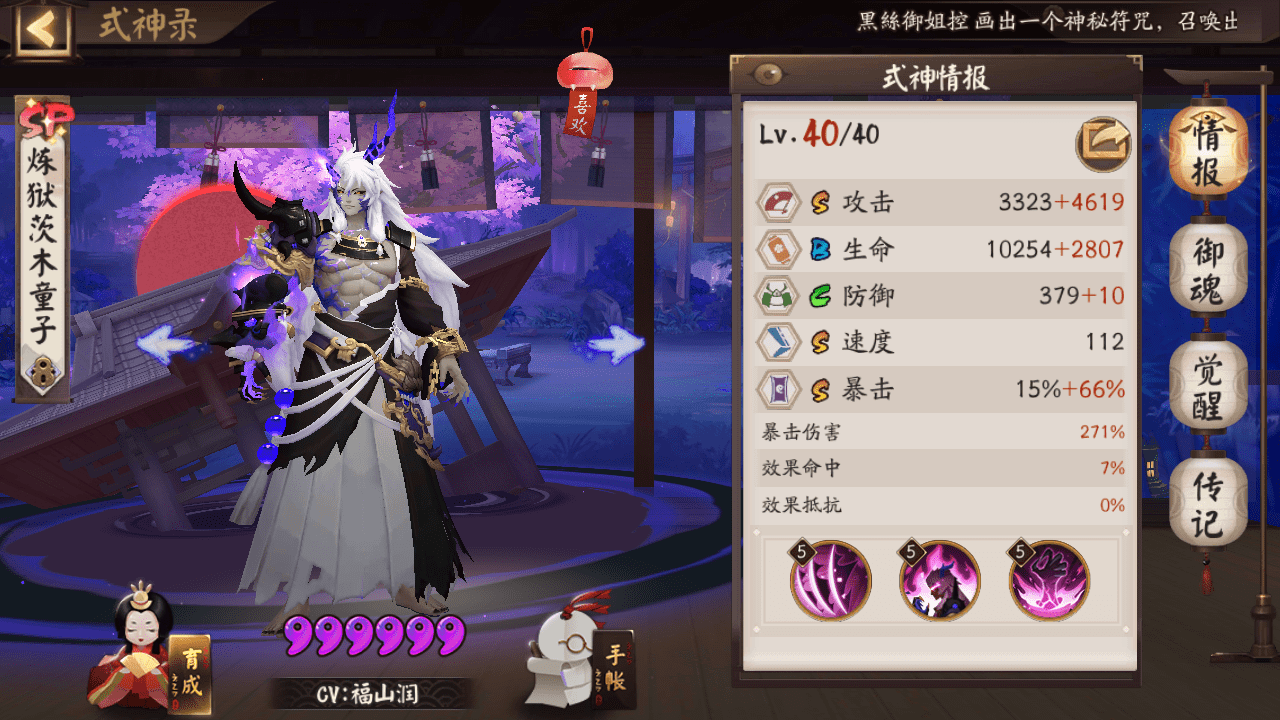View the second skill icon
This screenshot has height=720, width=1280.
[x=938, y=580]
